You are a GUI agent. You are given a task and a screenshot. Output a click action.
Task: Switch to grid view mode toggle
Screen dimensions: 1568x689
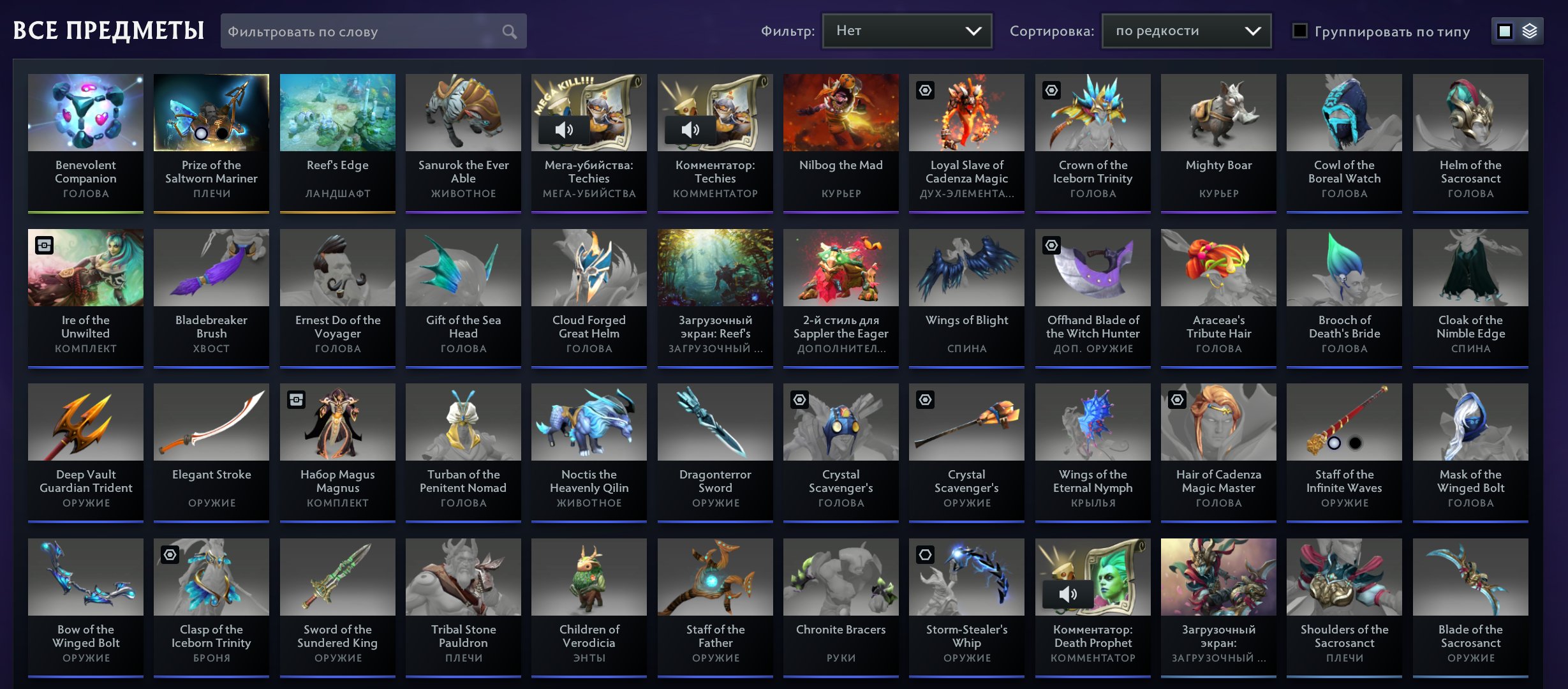click(x=1505, y=30)
